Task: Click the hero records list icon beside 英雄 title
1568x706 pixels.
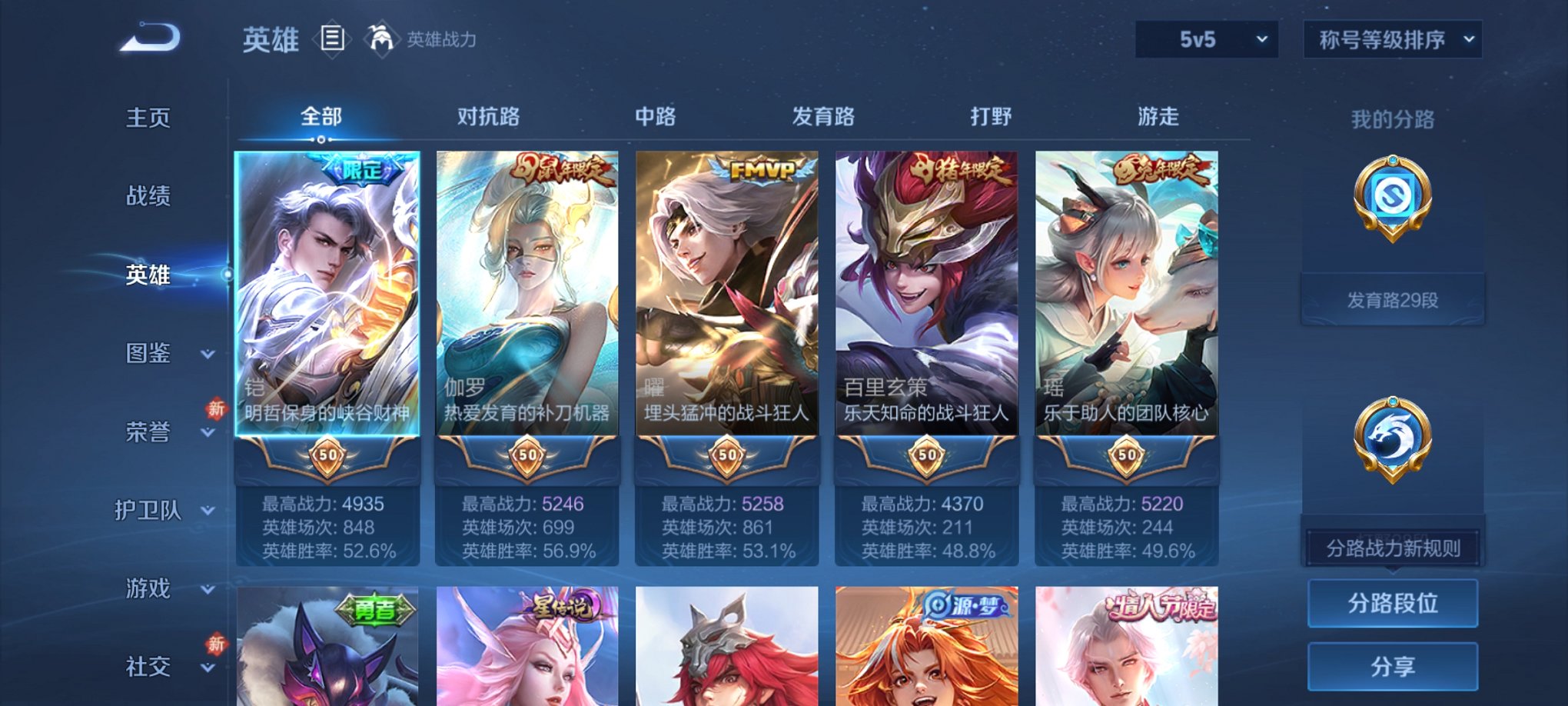Action: [x=334, y=37]
